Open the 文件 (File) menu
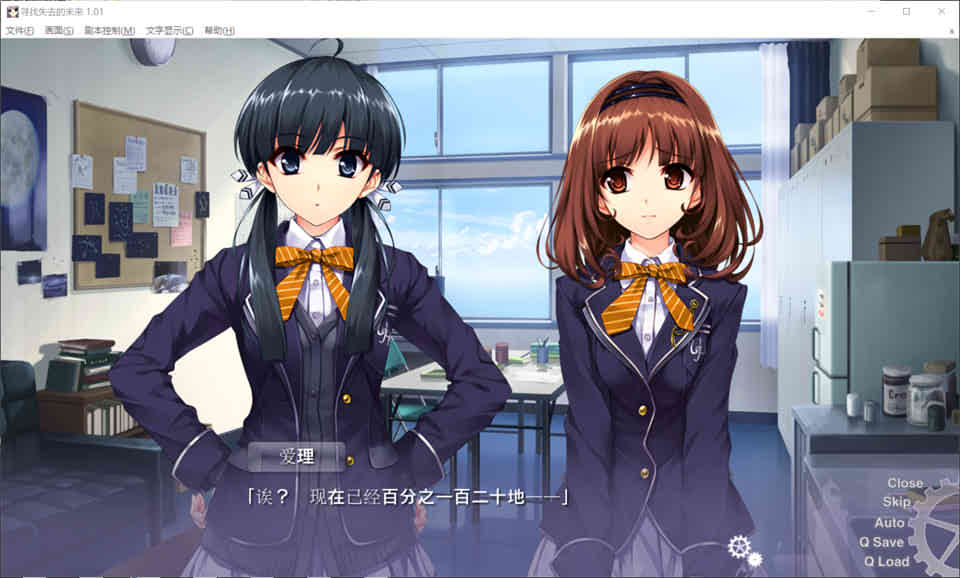 (x=20, y=31)
